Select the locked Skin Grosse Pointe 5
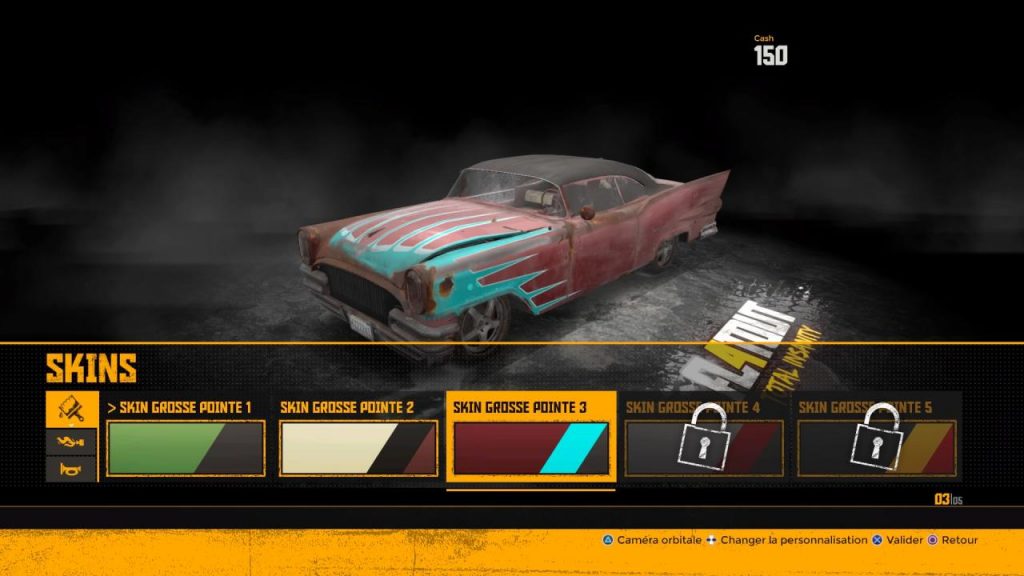 pyautogui.click(x=876, y=447)
